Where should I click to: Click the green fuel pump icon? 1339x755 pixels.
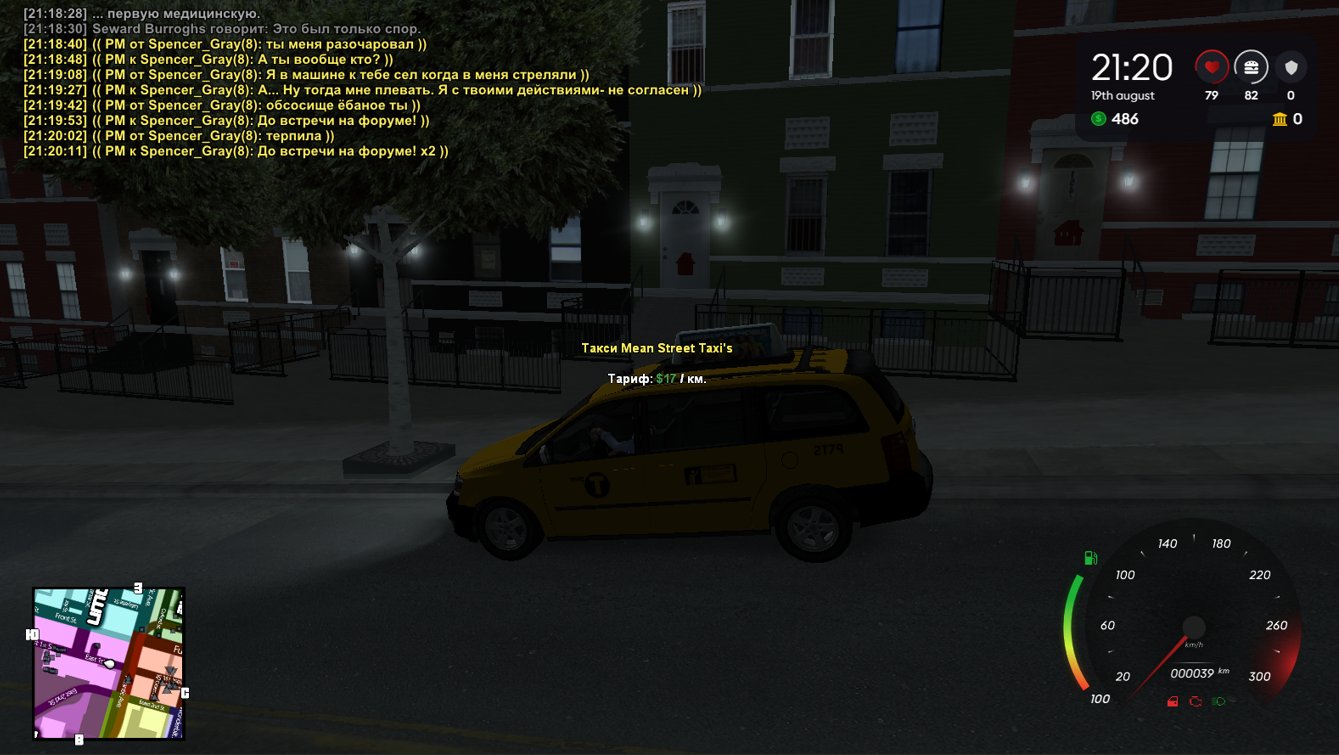[1091, 558]
